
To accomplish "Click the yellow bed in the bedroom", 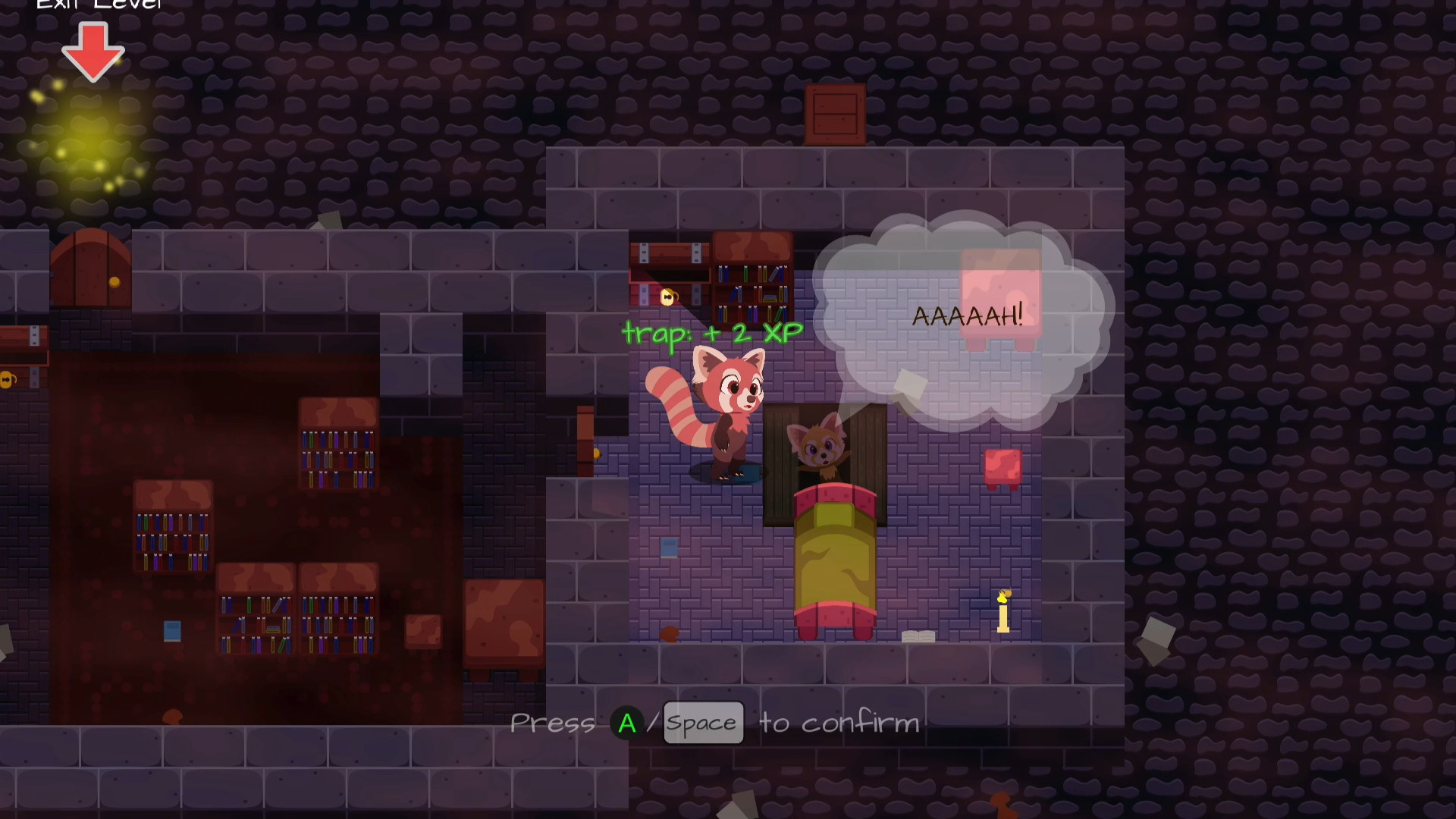I will pos(834,561).
